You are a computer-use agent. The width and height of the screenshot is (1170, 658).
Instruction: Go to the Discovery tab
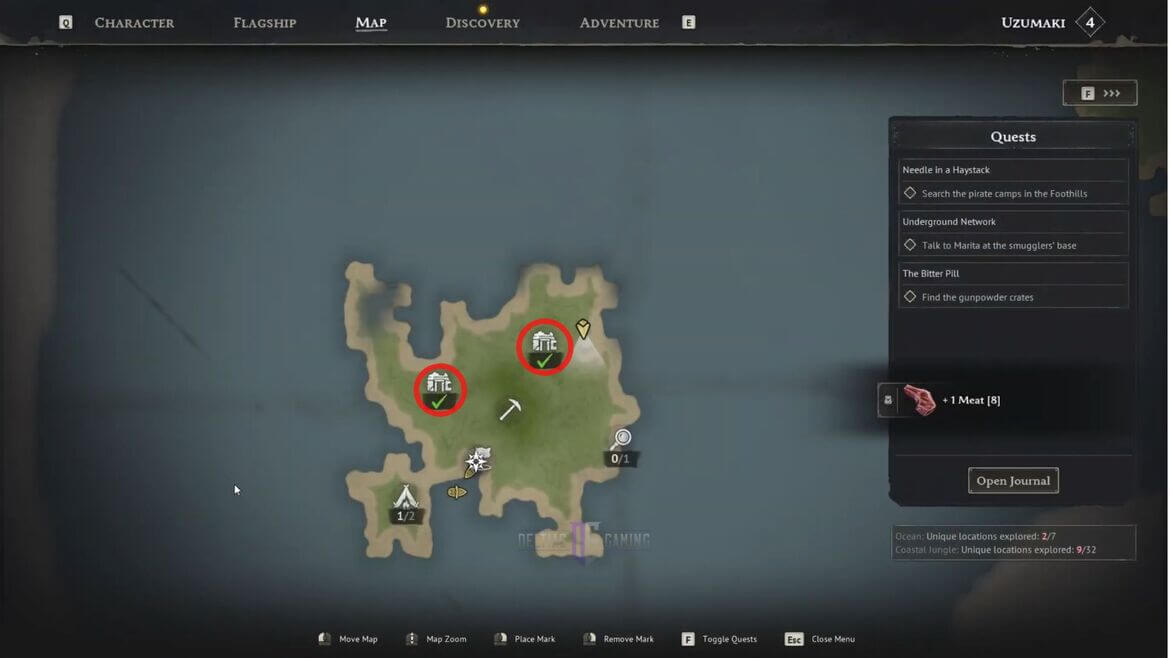(x=482, y=22)
